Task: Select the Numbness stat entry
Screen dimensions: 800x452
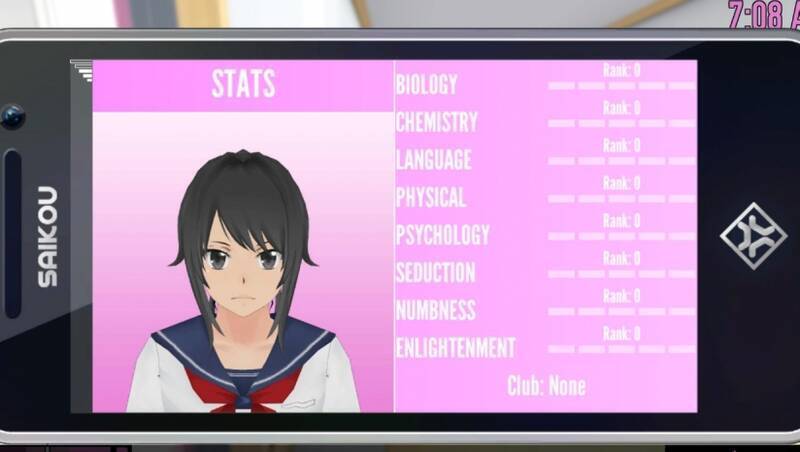Action: click(x=436, y=310)
